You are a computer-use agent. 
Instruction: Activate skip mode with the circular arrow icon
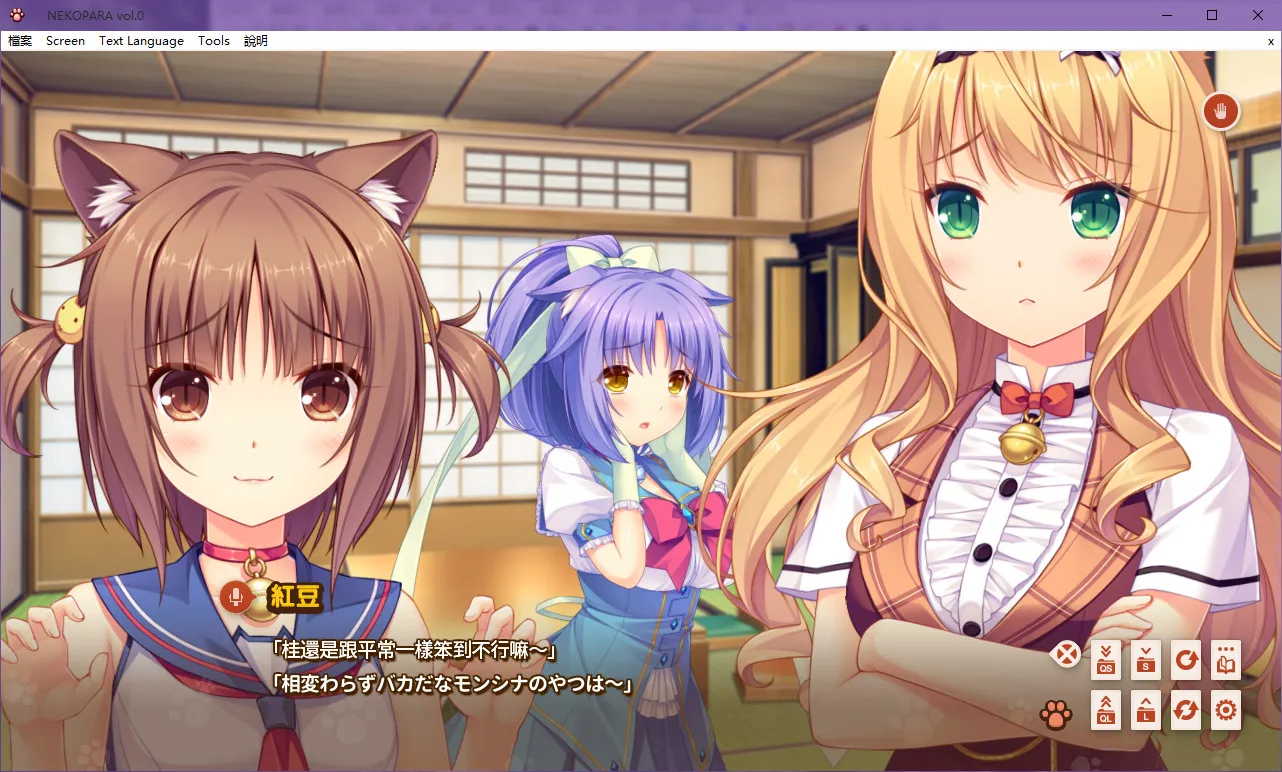click(x=1185, y=660)
